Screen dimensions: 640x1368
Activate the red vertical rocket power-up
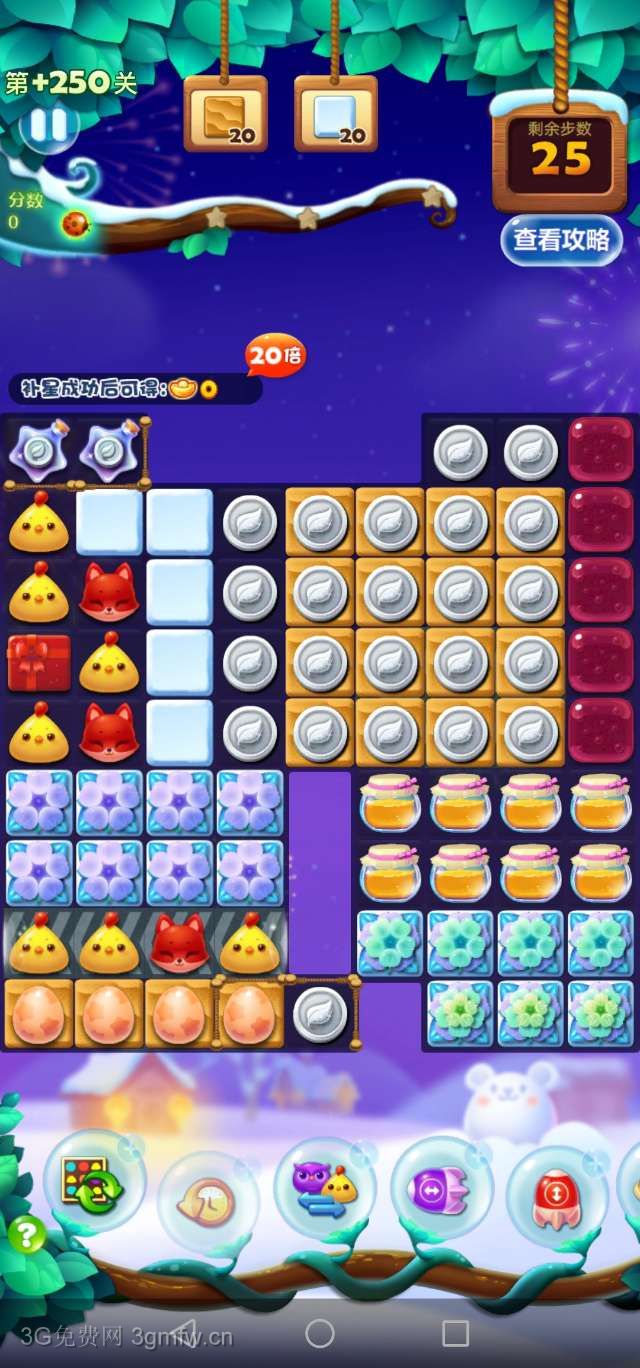click(556, 1196)
